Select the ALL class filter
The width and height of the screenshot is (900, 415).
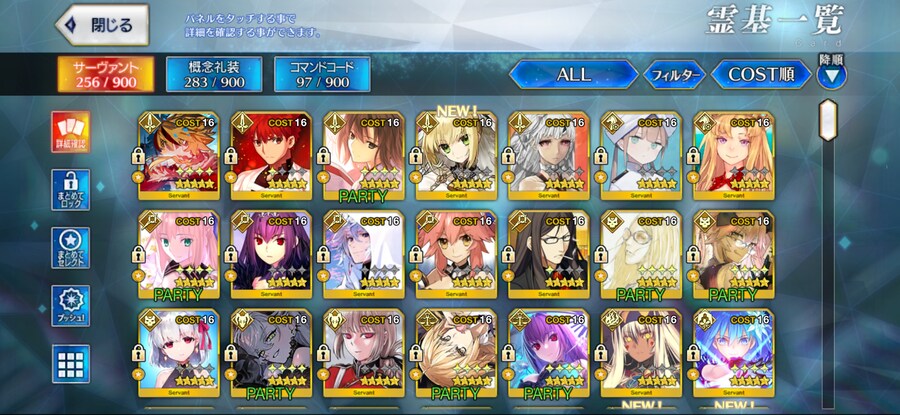(x=573, y=74)
